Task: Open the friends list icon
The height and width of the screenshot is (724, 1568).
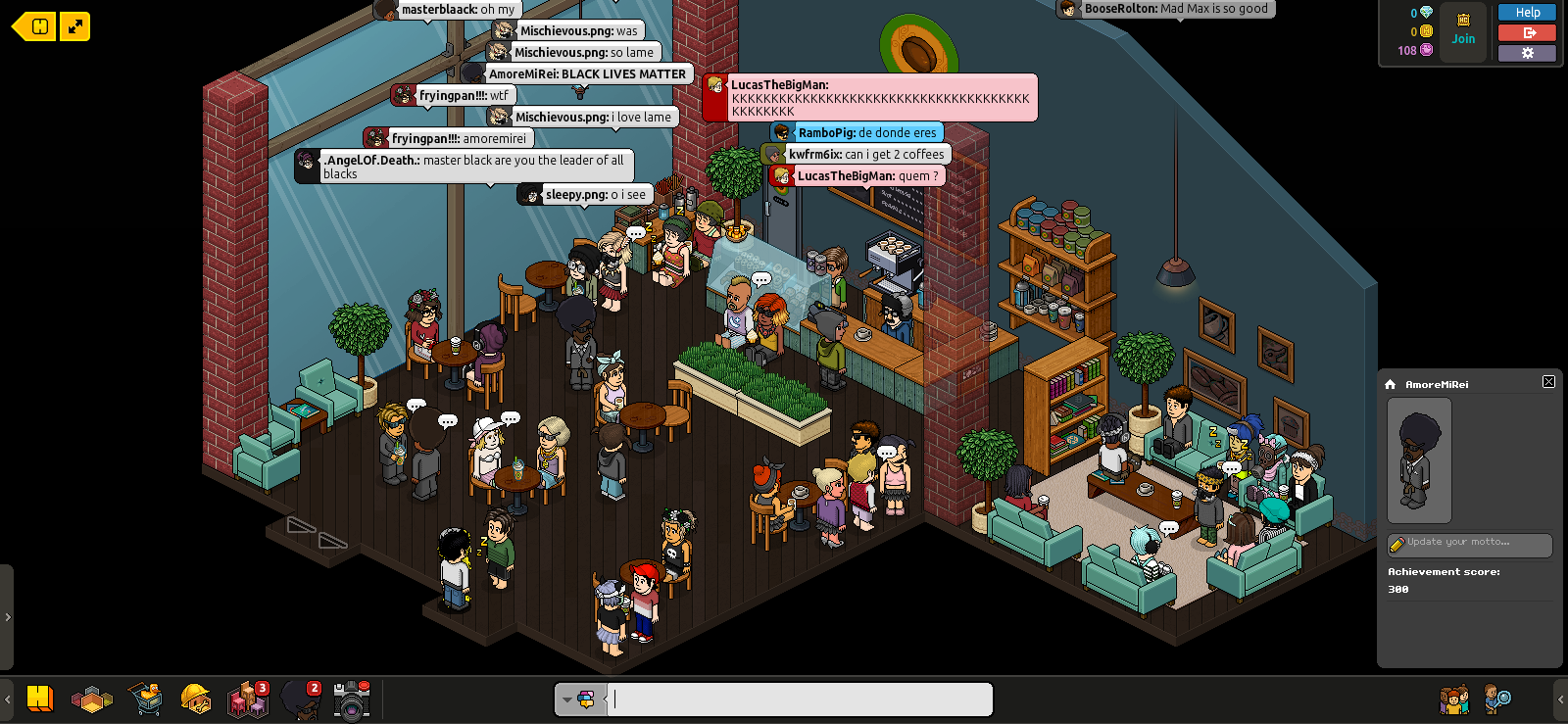Action: coord(1454,700)
